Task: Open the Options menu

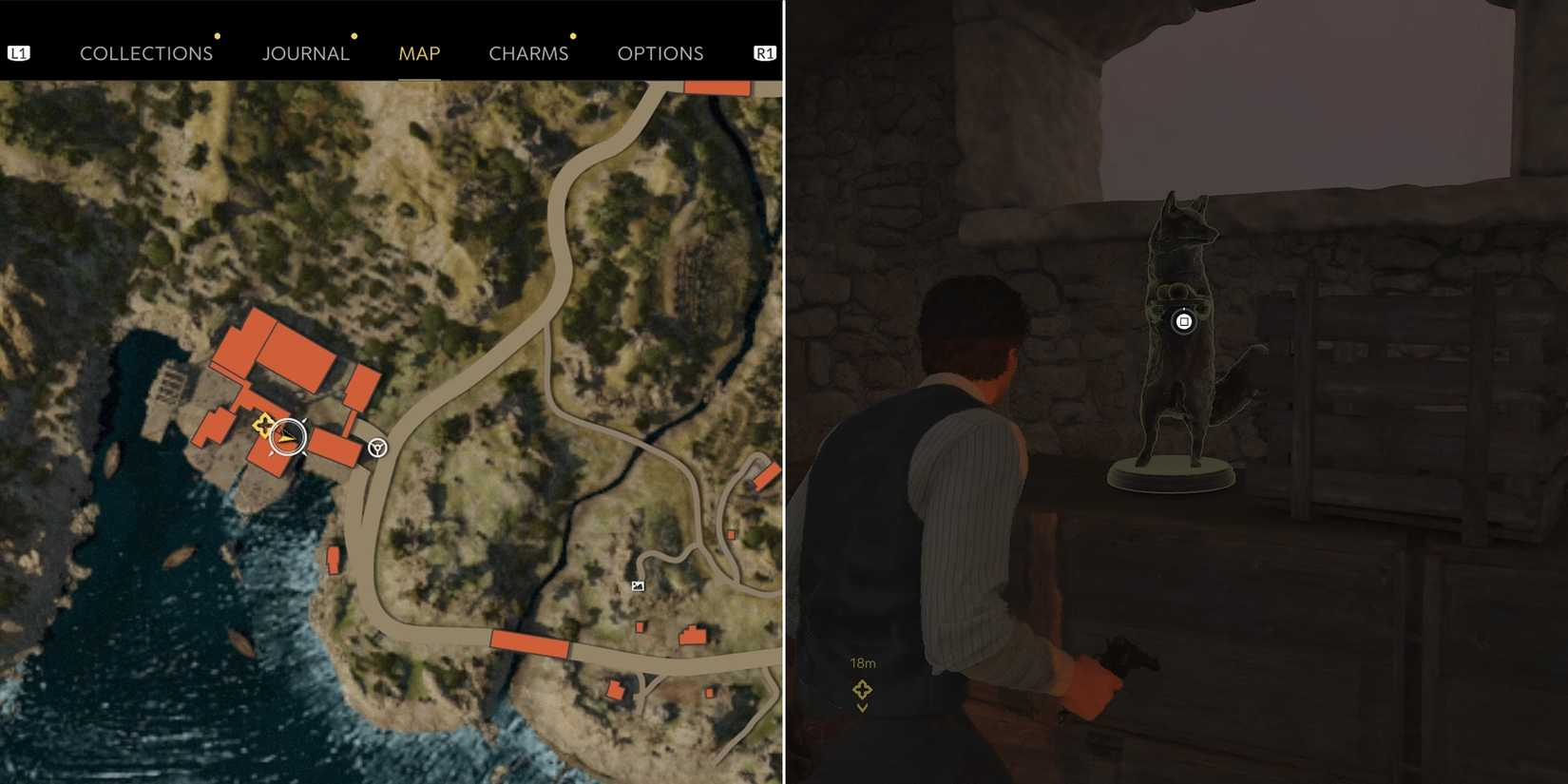Action: (661, 53)
